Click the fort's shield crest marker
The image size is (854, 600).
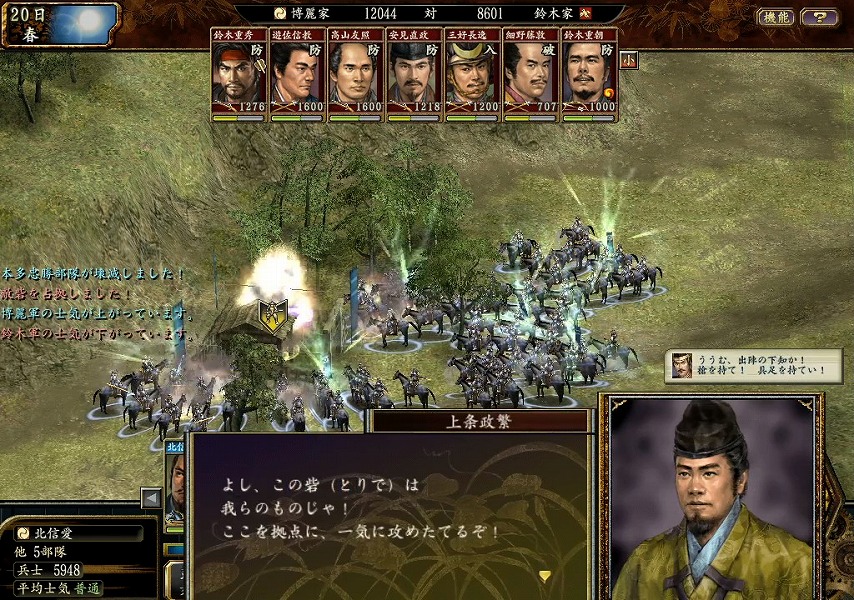pos(272,314)
